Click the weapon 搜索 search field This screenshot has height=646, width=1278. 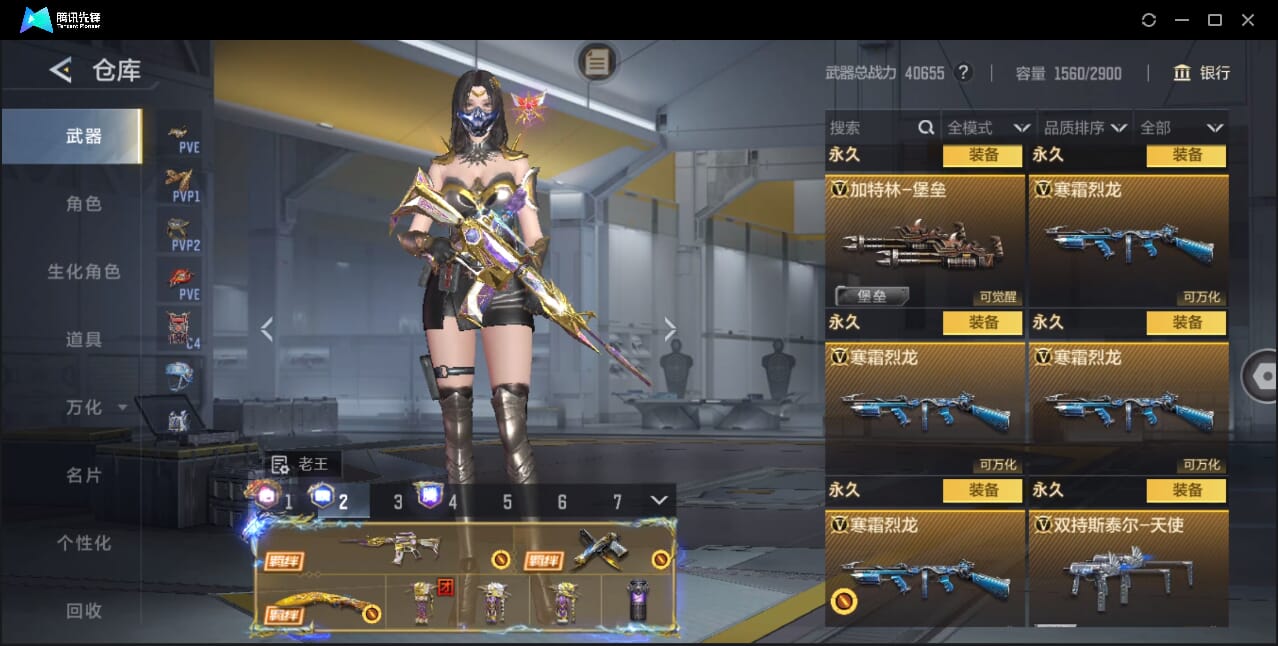870,128
